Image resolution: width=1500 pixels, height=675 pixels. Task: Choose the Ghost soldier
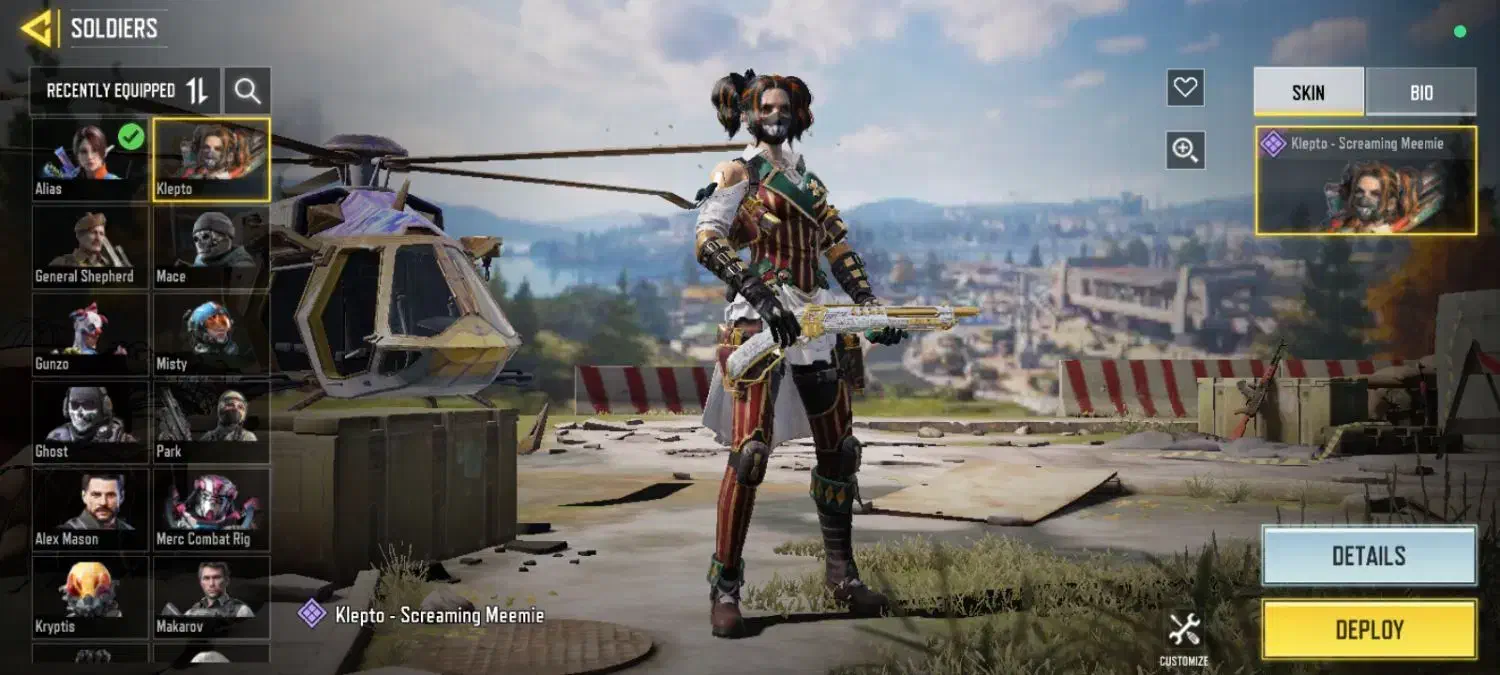[x=90, y=421]
